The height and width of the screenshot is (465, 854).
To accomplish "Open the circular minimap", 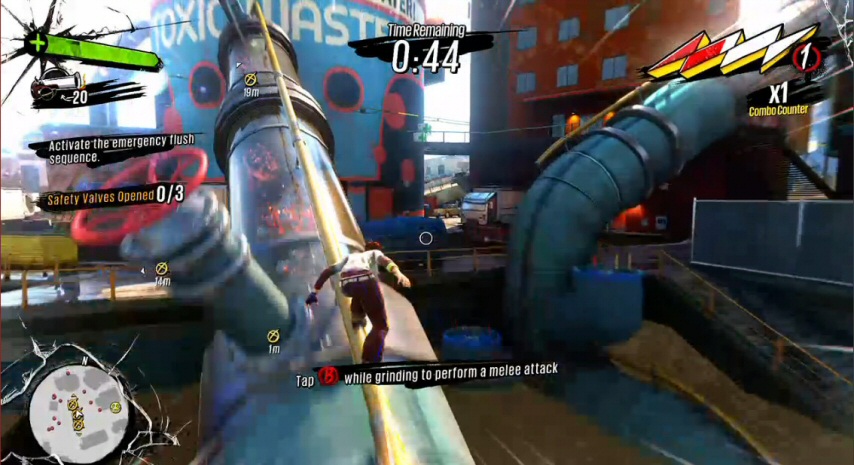I will tap(76, 406).
